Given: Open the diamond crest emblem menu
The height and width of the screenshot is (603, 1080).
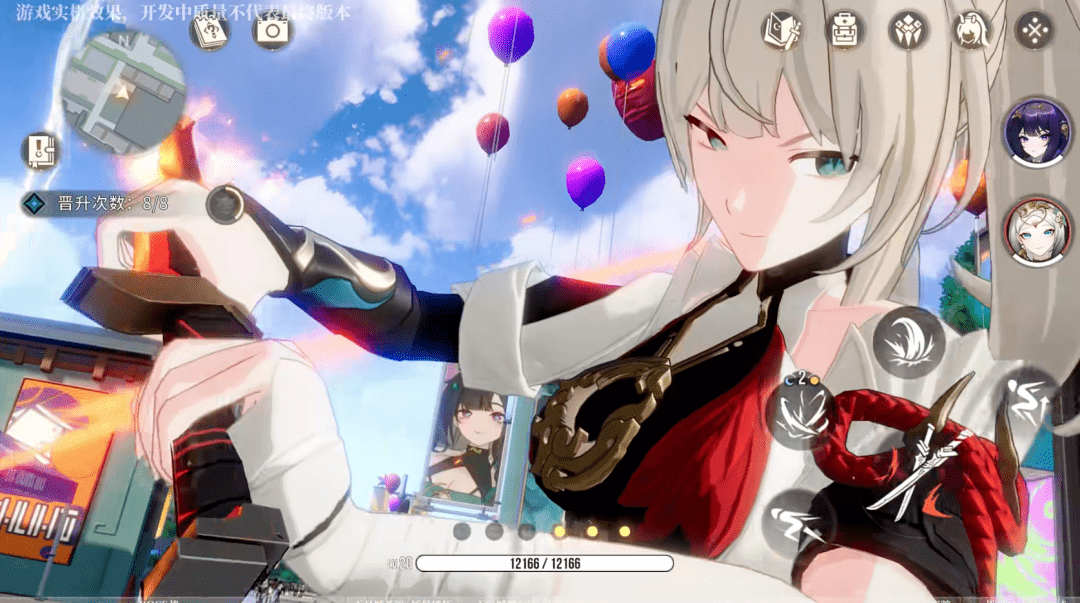Looking at the screenshot, I should [908, 29].
